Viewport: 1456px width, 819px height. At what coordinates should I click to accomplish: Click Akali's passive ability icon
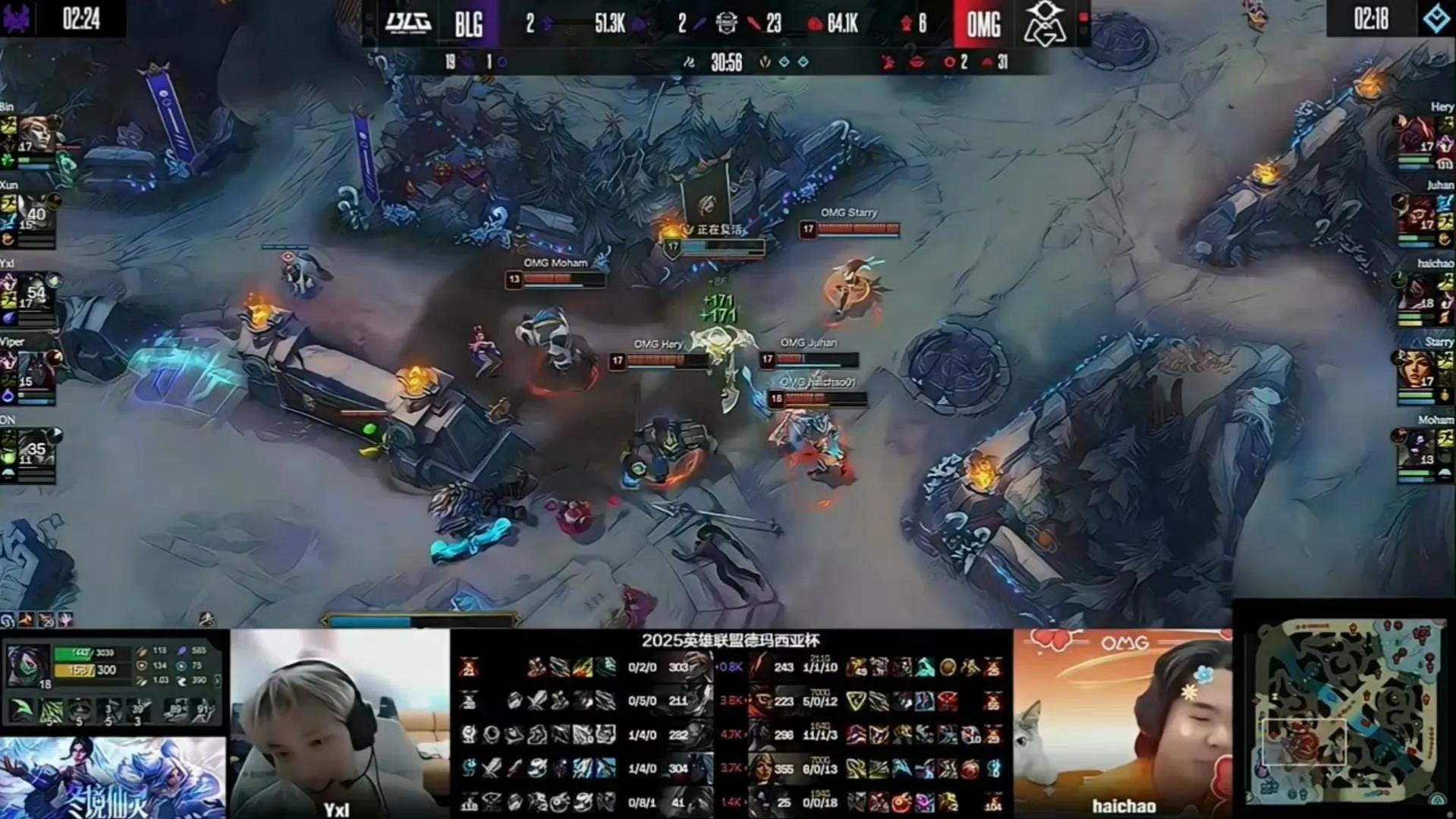pyautogui.click(x=23, y=710)
